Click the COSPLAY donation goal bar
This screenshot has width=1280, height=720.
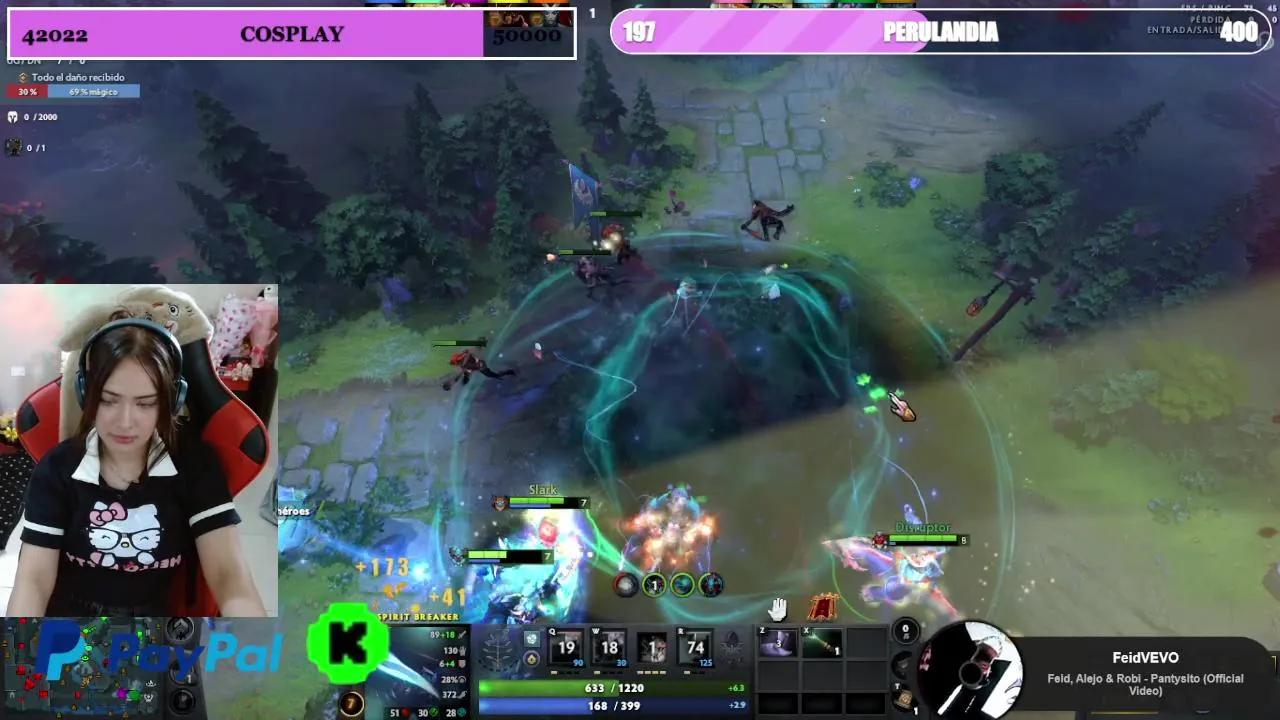(x=290, y=35)
